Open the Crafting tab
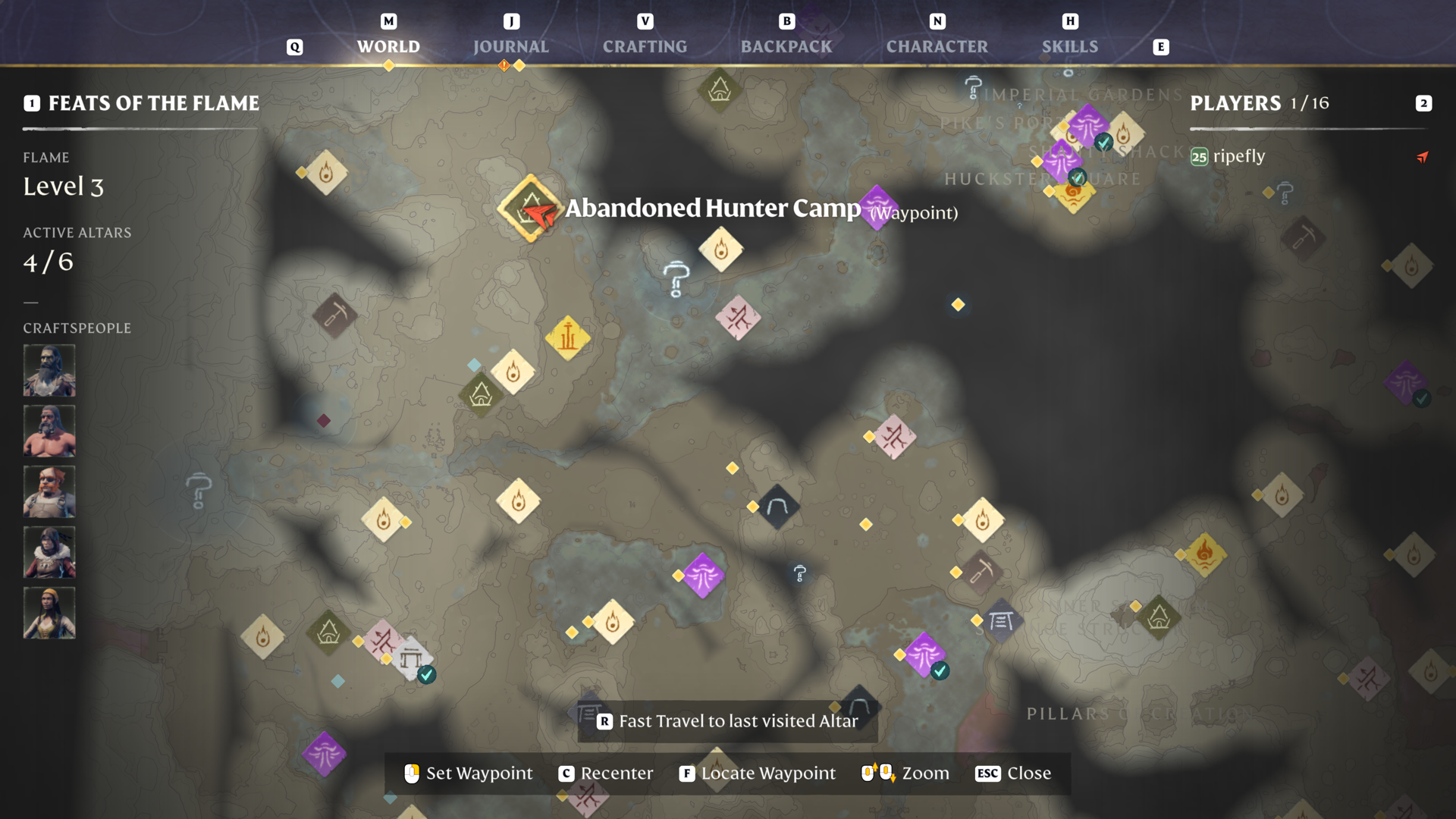 click(645, 46)
